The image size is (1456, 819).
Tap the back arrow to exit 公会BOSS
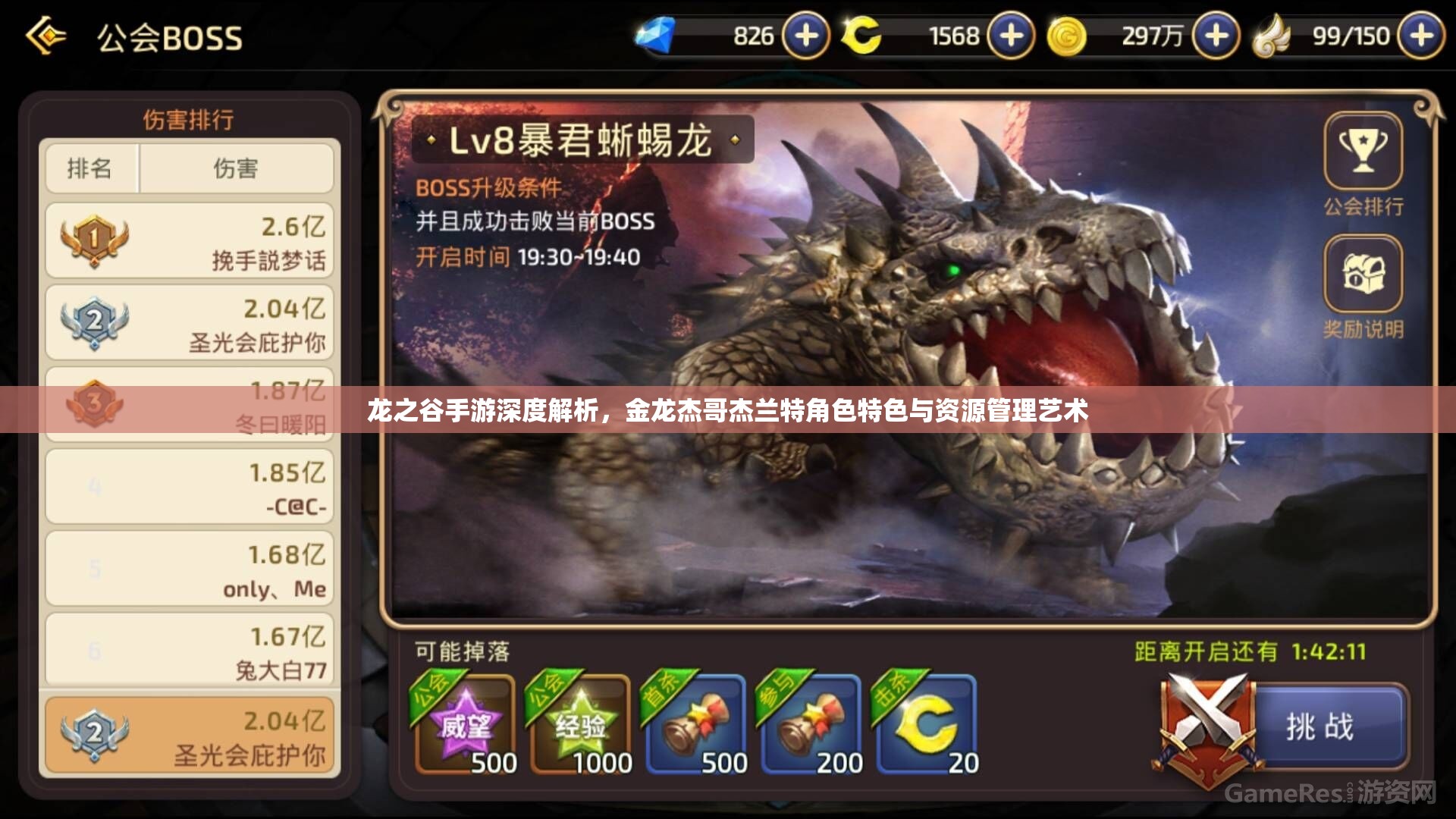(47, 36)
